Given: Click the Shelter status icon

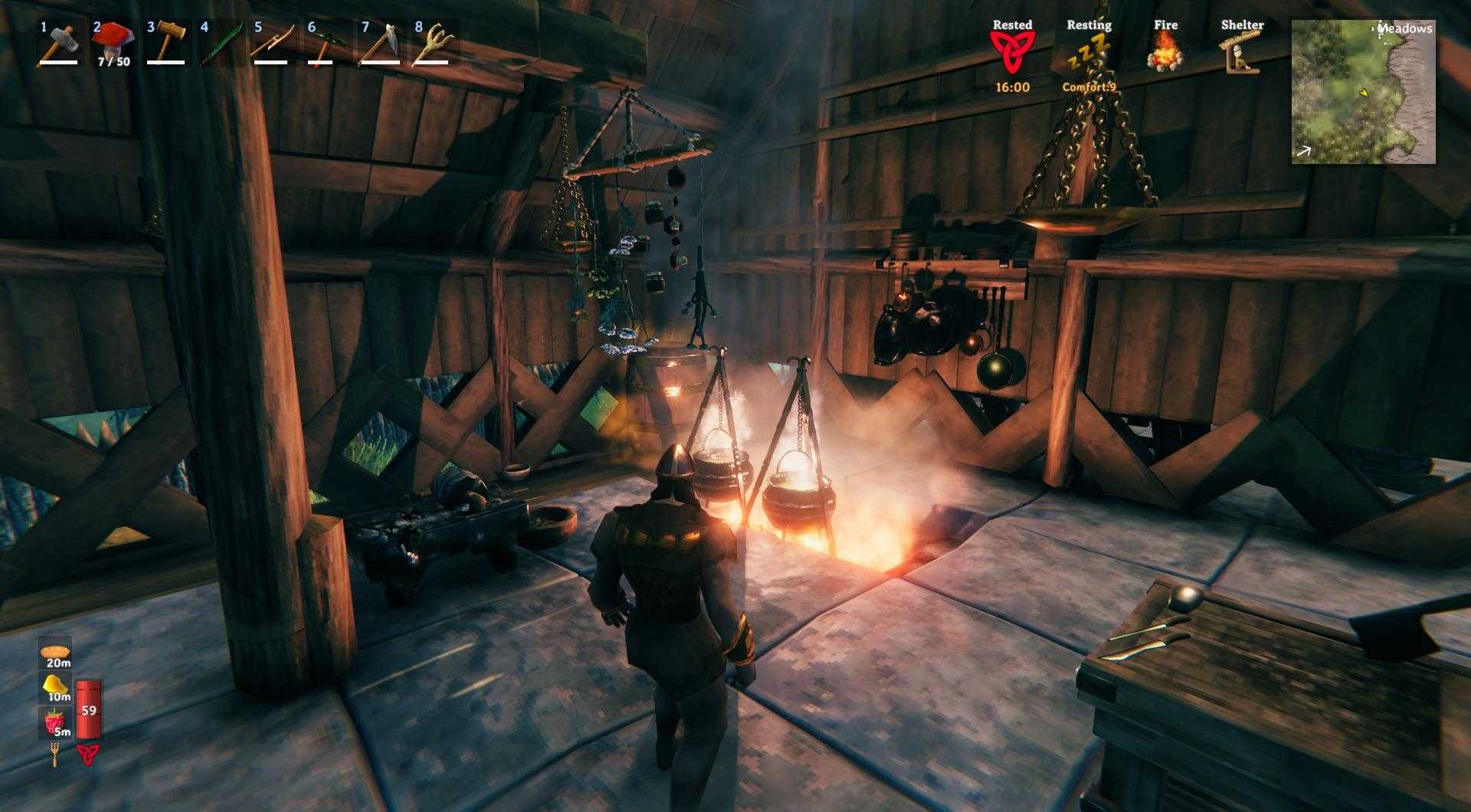Looking at the screenshot, I should [1241, 52].
